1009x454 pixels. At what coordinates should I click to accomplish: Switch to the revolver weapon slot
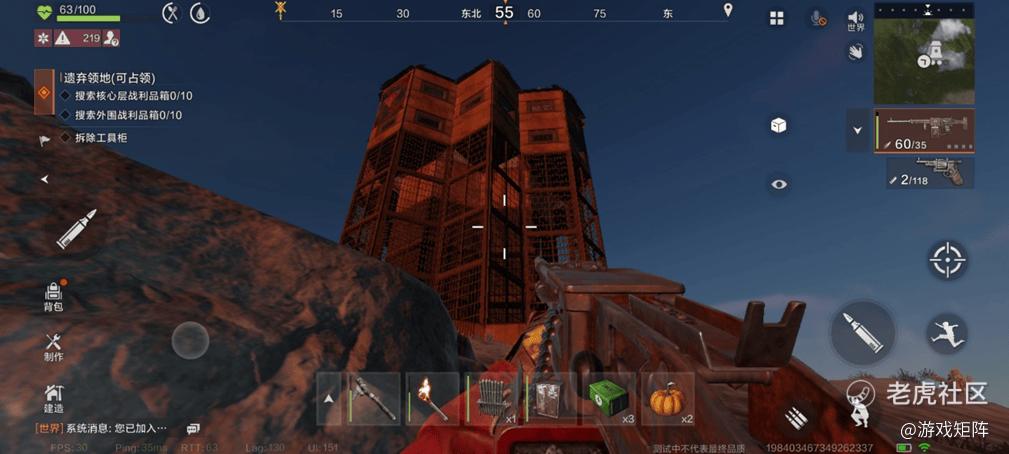coord(929,172)
